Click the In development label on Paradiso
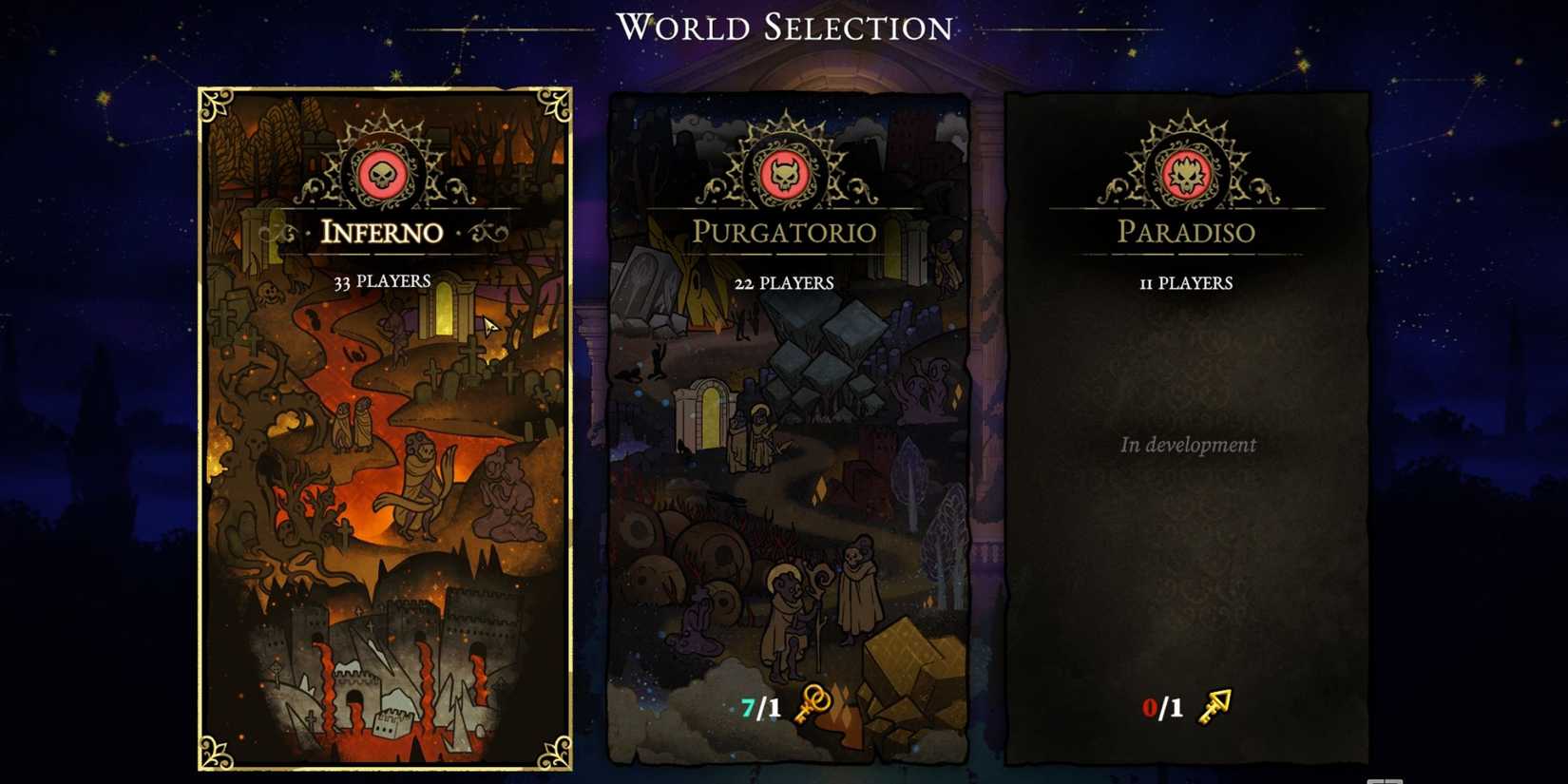The width and height of the screenshot is (1568, 784). 1188,445
